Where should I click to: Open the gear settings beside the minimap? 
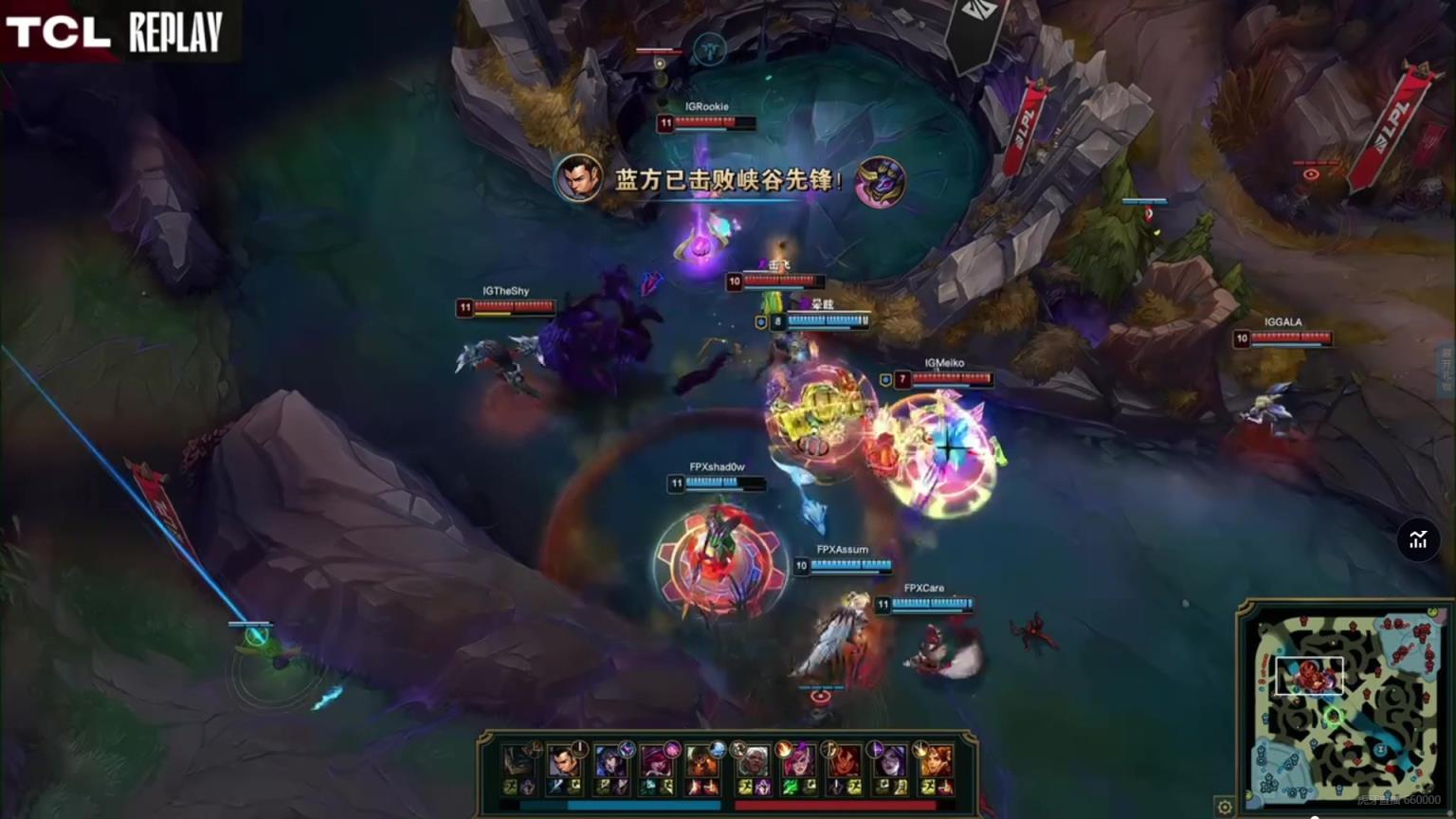click(x=1225, y=807)
